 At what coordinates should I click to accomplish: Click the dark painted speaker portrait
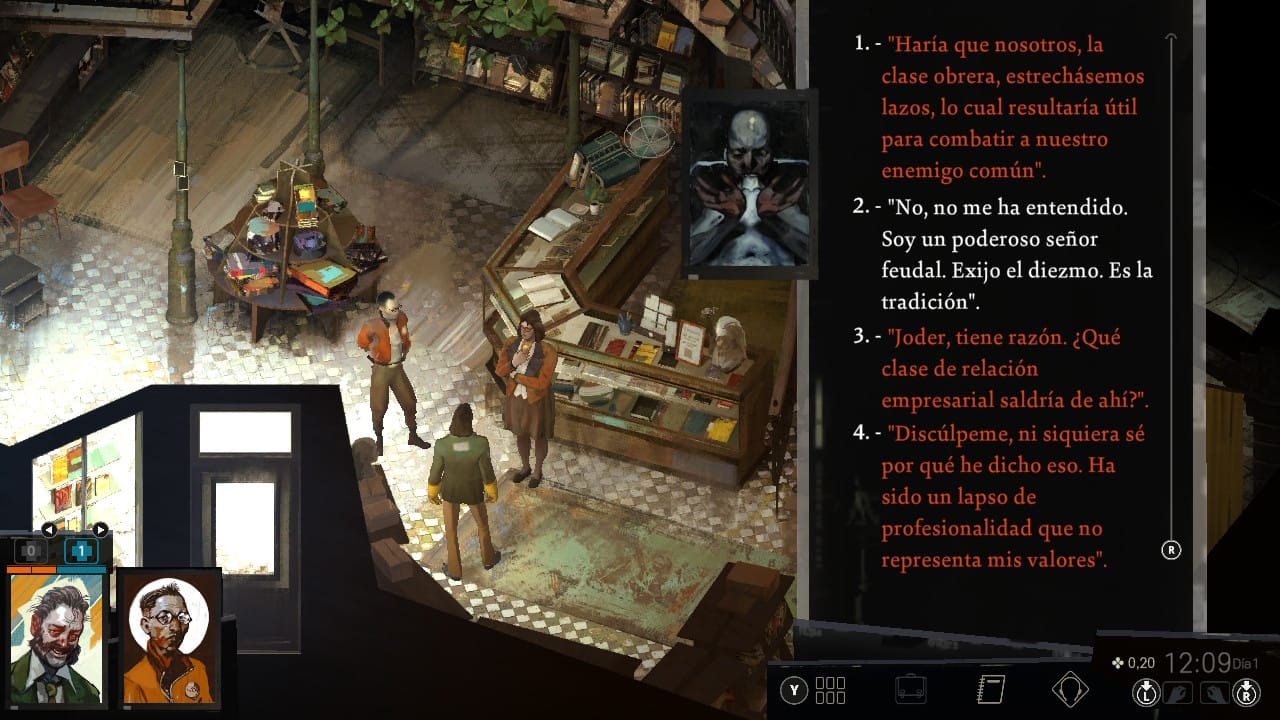[x=749, y=183]
